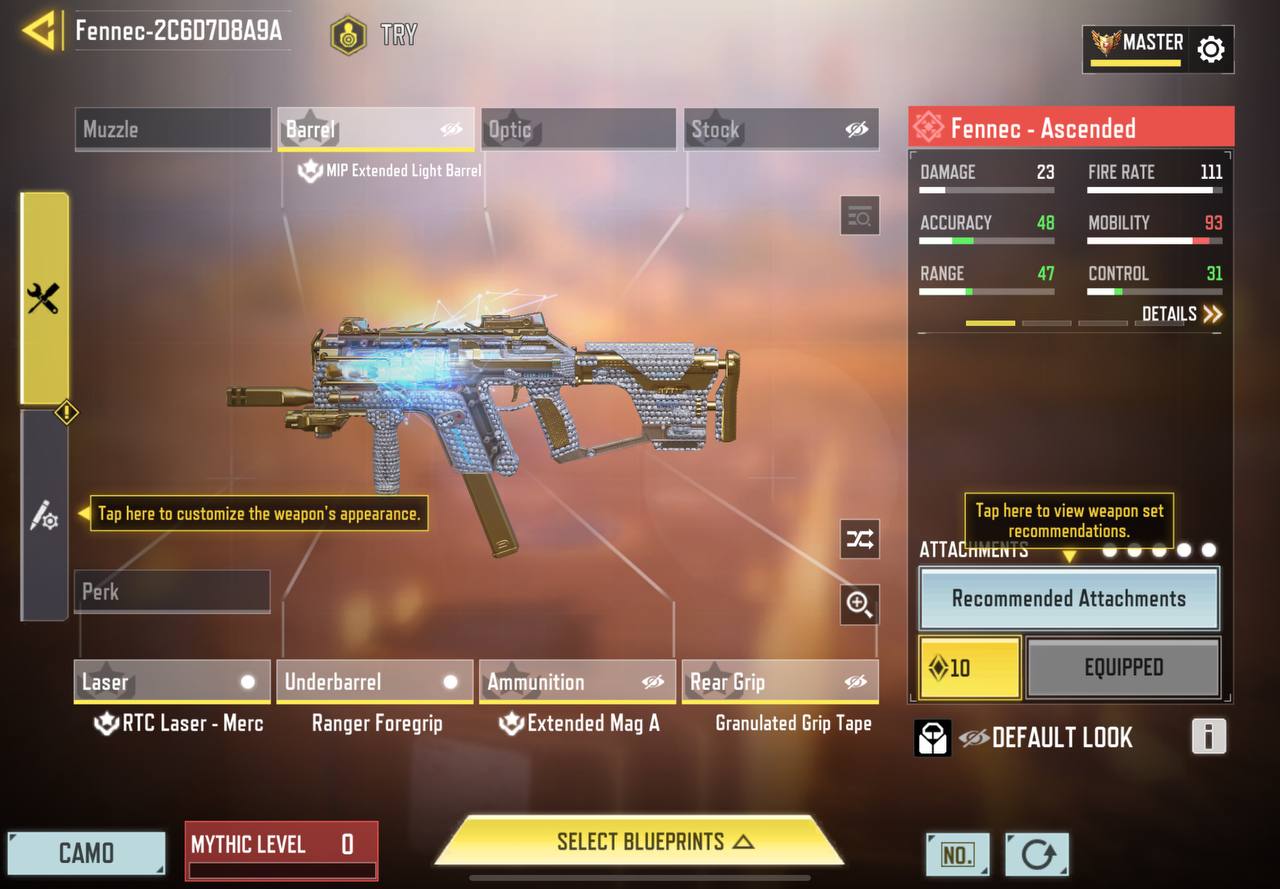
Task: Open the Underbarrel attachment slot
Action: coord(374,682)
